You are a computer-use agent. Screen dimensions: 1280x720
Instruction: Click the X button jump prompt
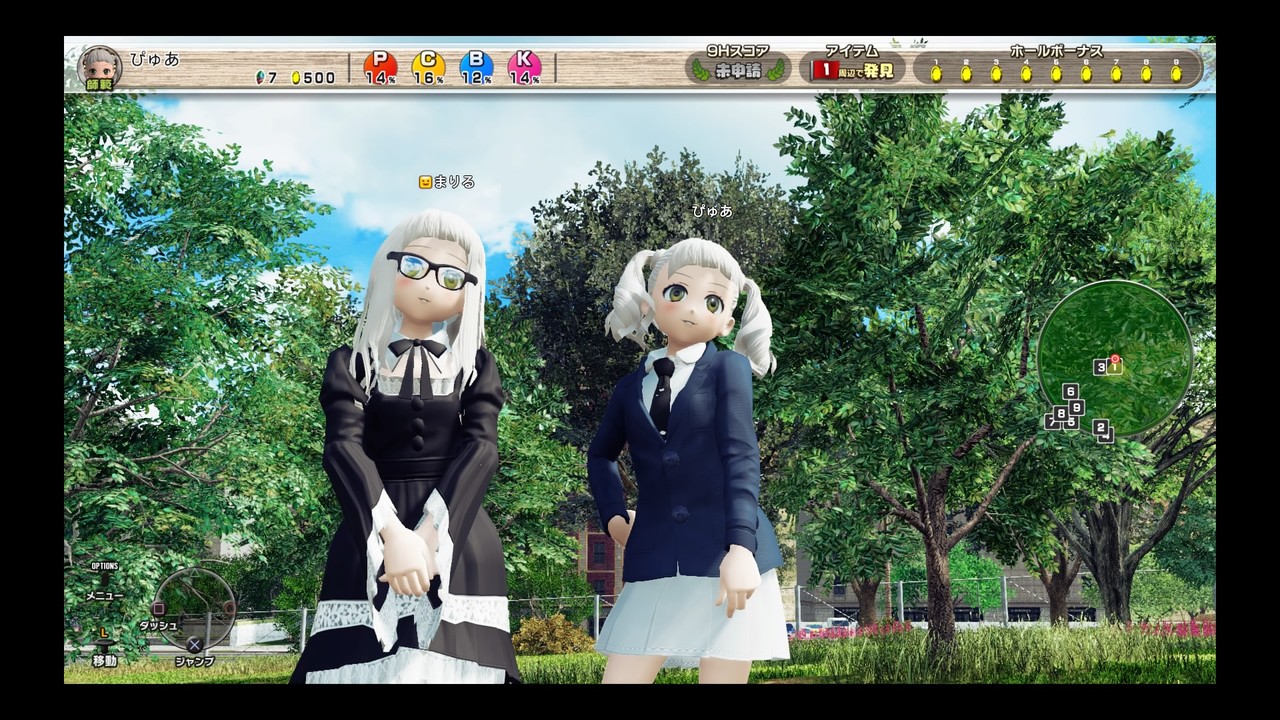tap(194, 644)
